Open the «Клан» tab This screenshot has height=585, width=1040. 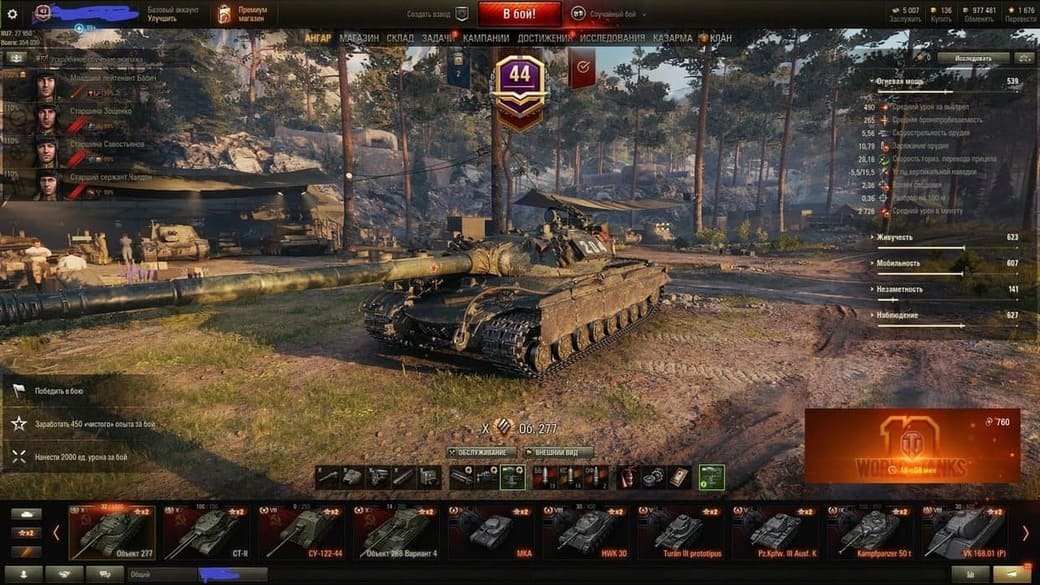coord(720,38)
